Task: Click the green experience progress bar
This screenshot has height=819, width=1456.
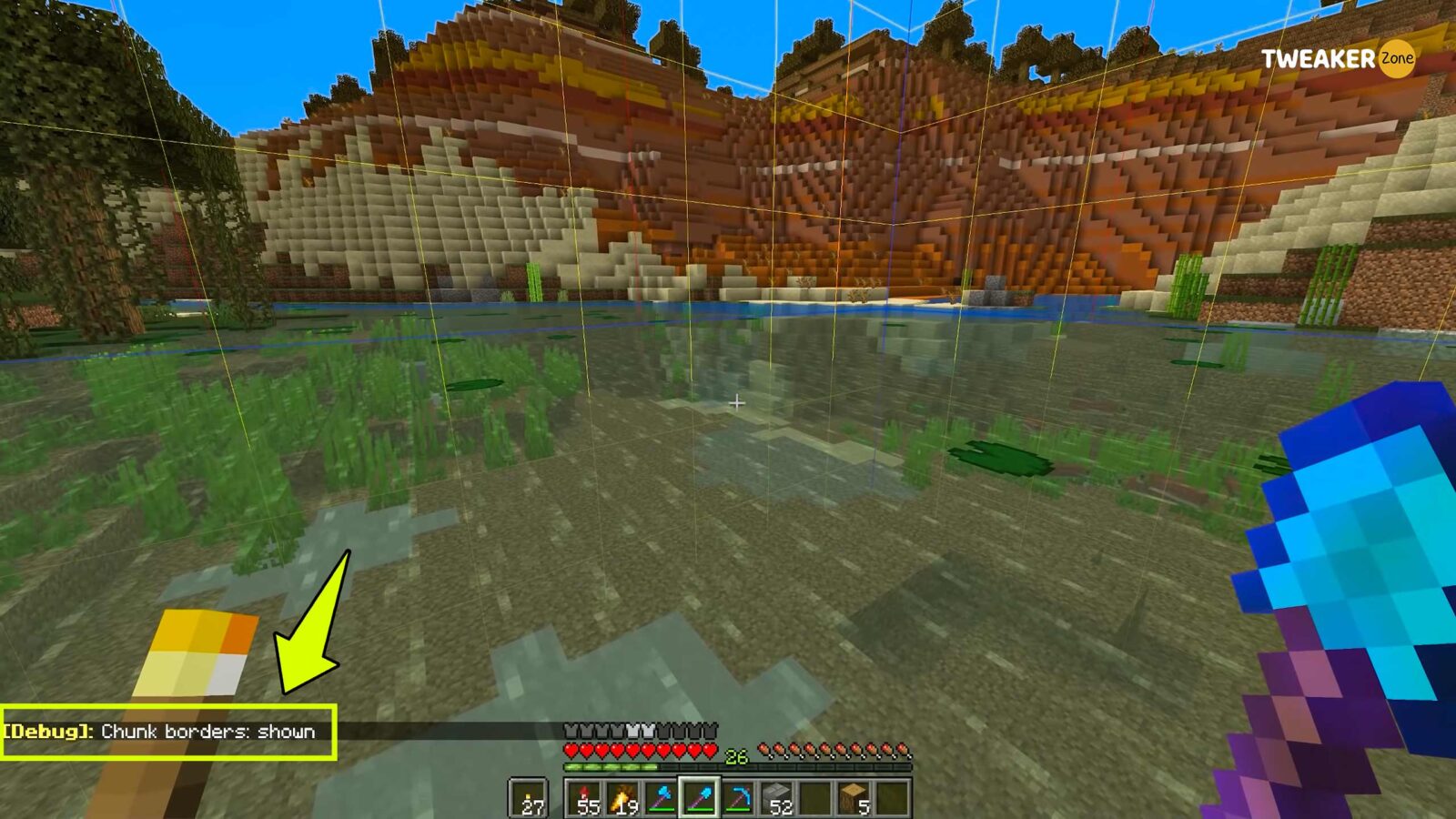Action: [612, 767]
